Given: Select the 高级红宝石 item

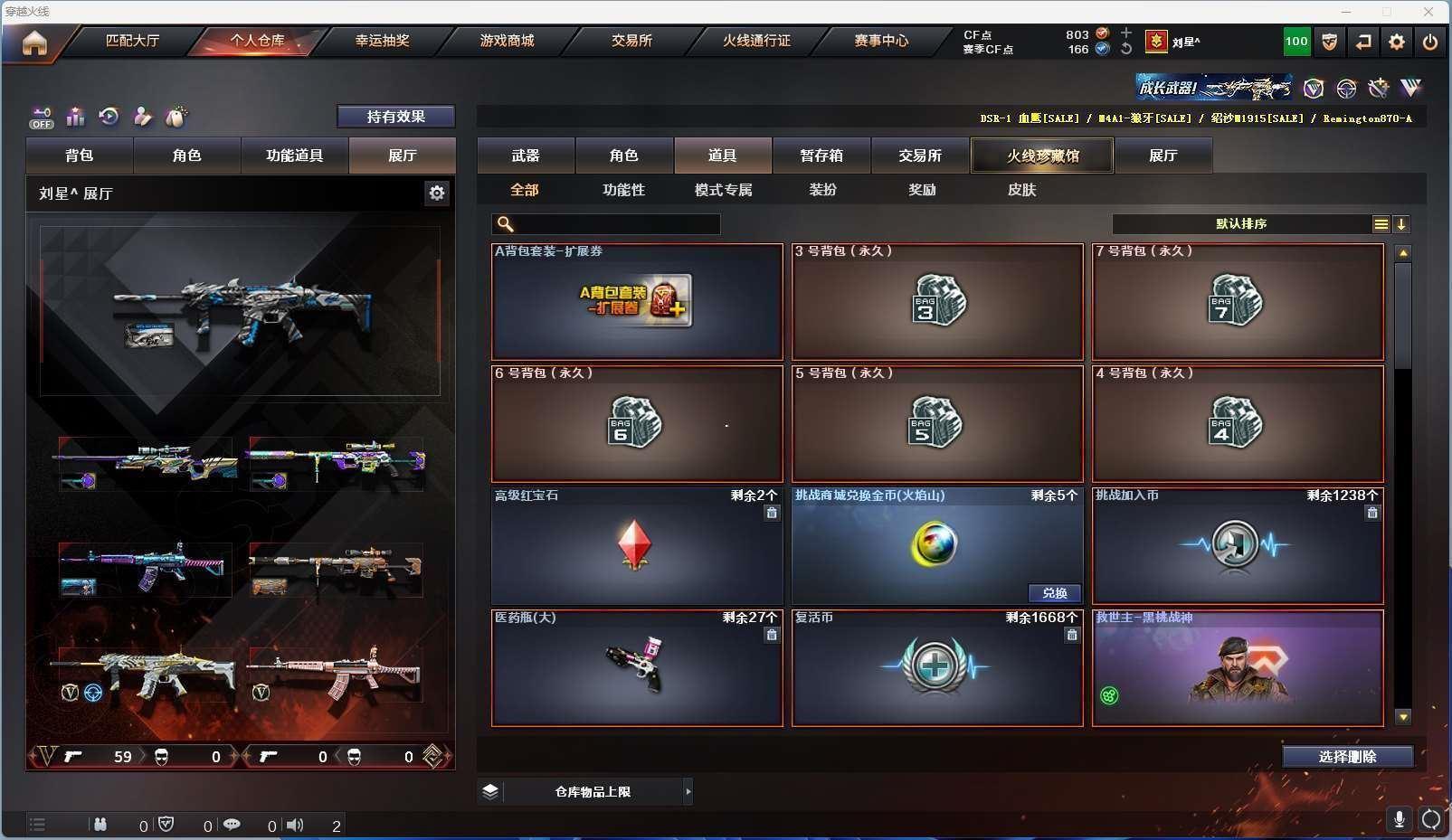Looking at the screenshot, I should click(x=637, y=546).
